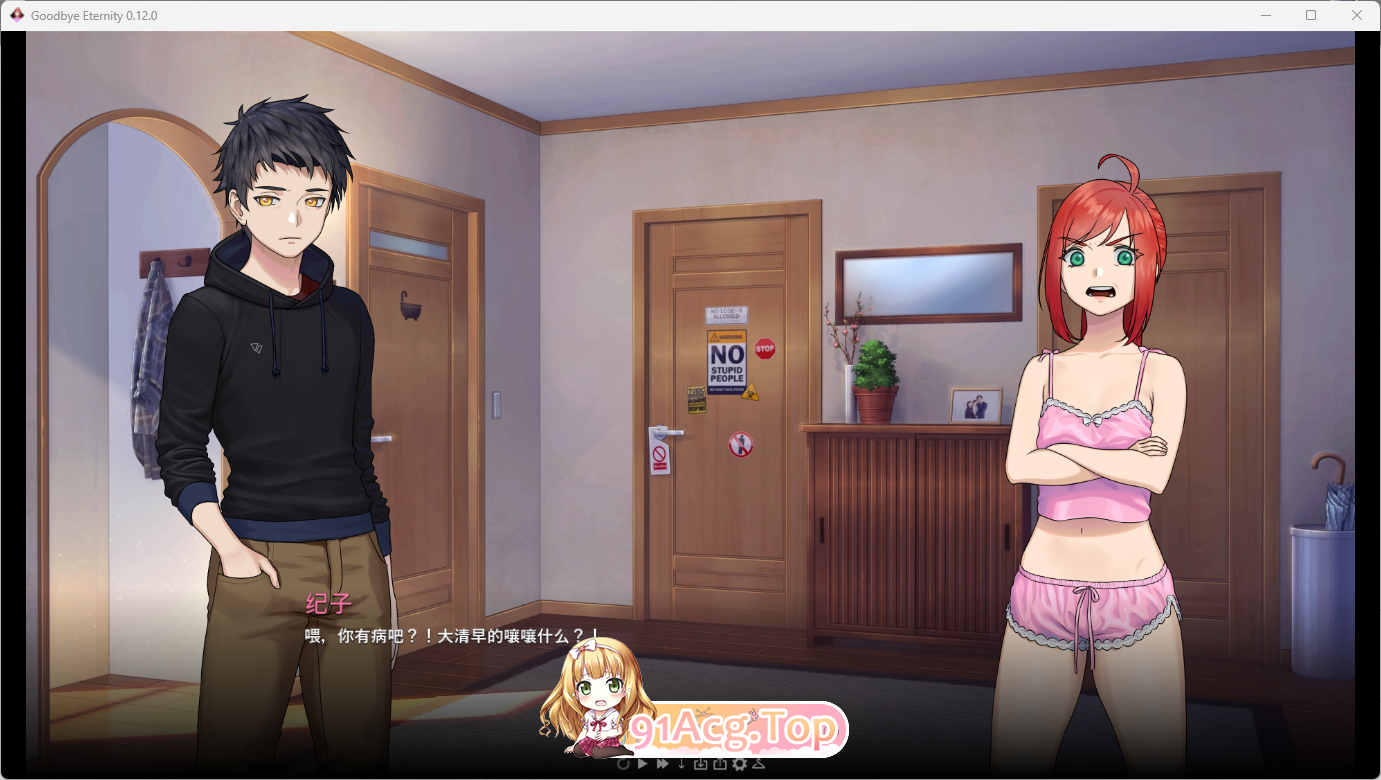Open the save menu with the save icon
This screenshot has height=780, width=1381.
coord(701,763)
